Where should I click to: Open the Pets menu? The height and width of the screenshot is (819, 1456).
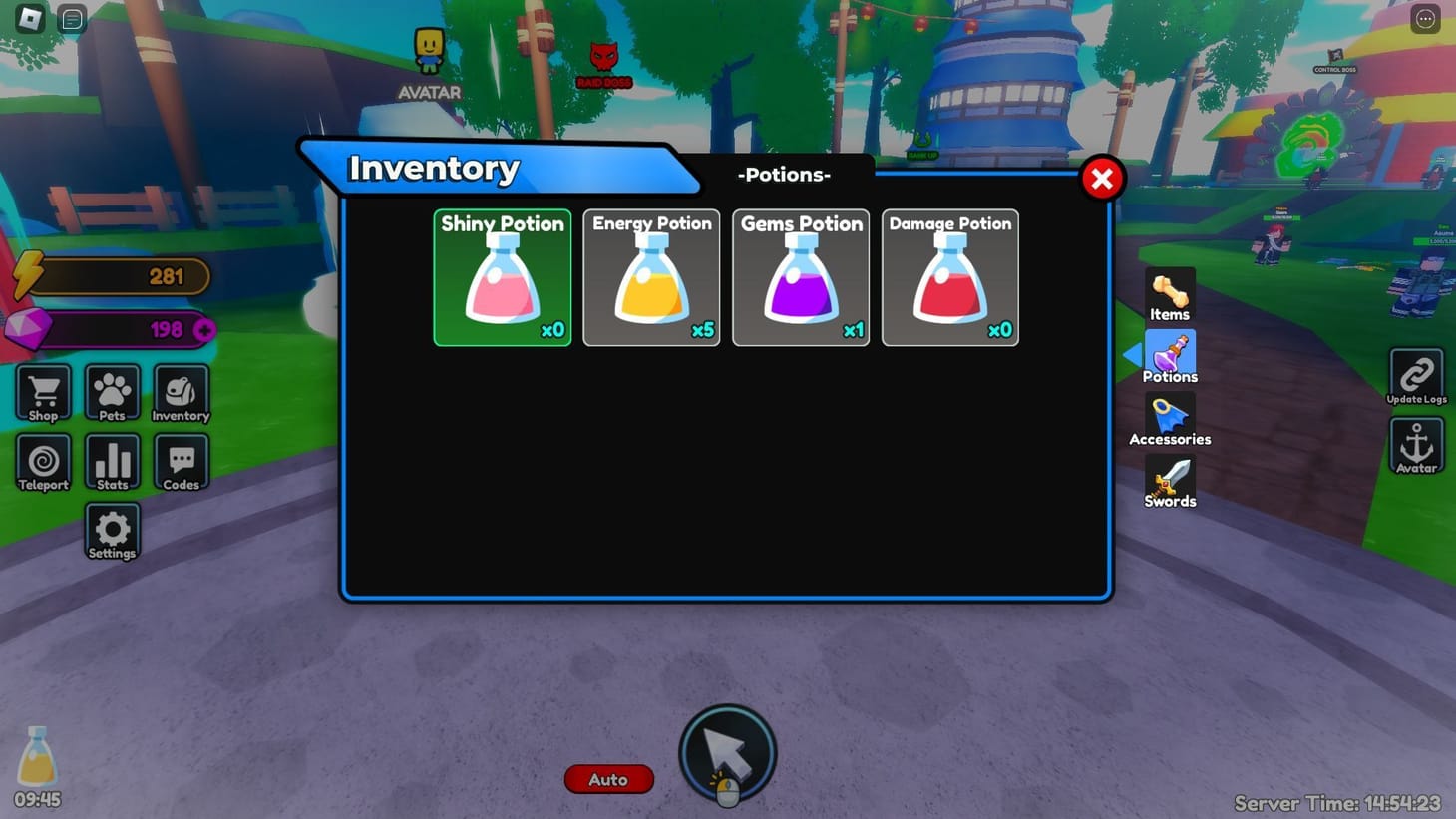click(111, 393)
